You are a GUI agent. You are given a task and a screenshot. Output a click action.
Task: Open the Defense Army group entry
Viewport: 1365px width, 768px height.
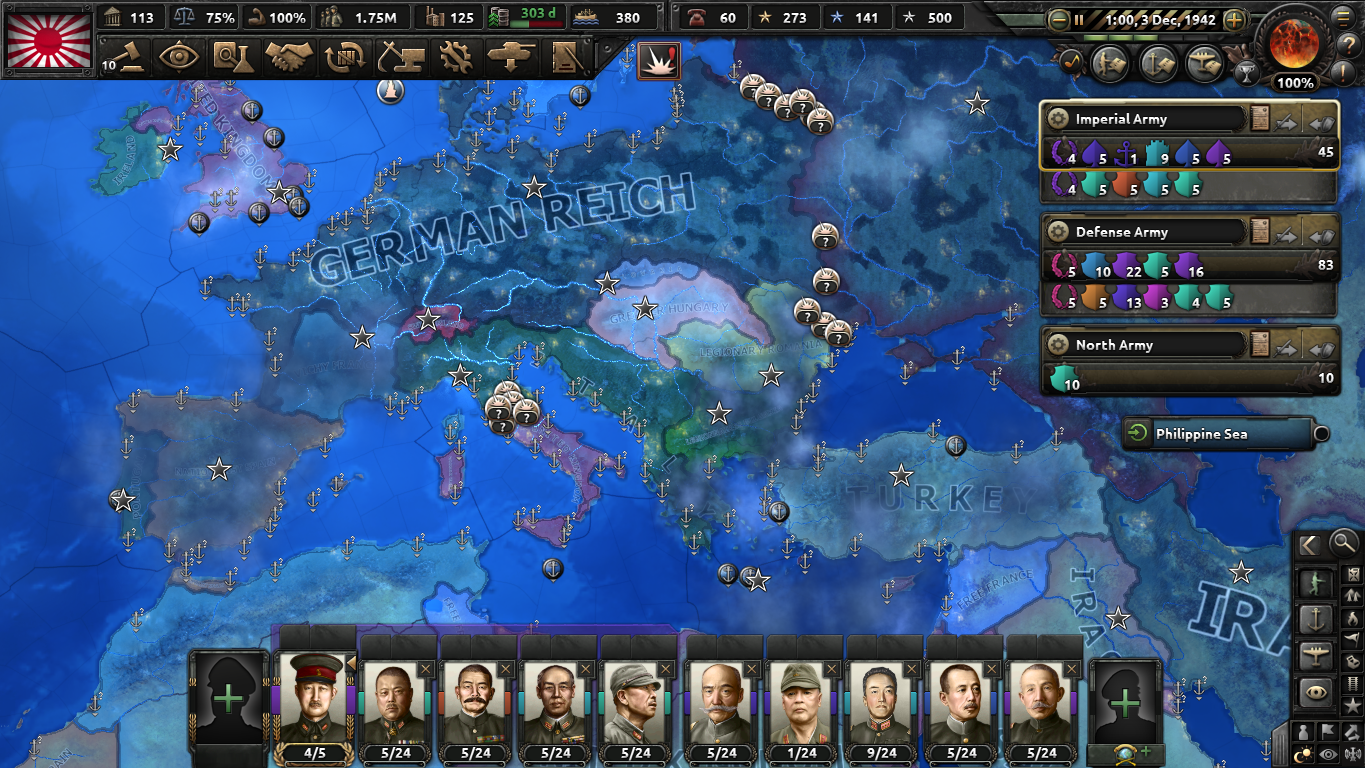(1140, 232)
